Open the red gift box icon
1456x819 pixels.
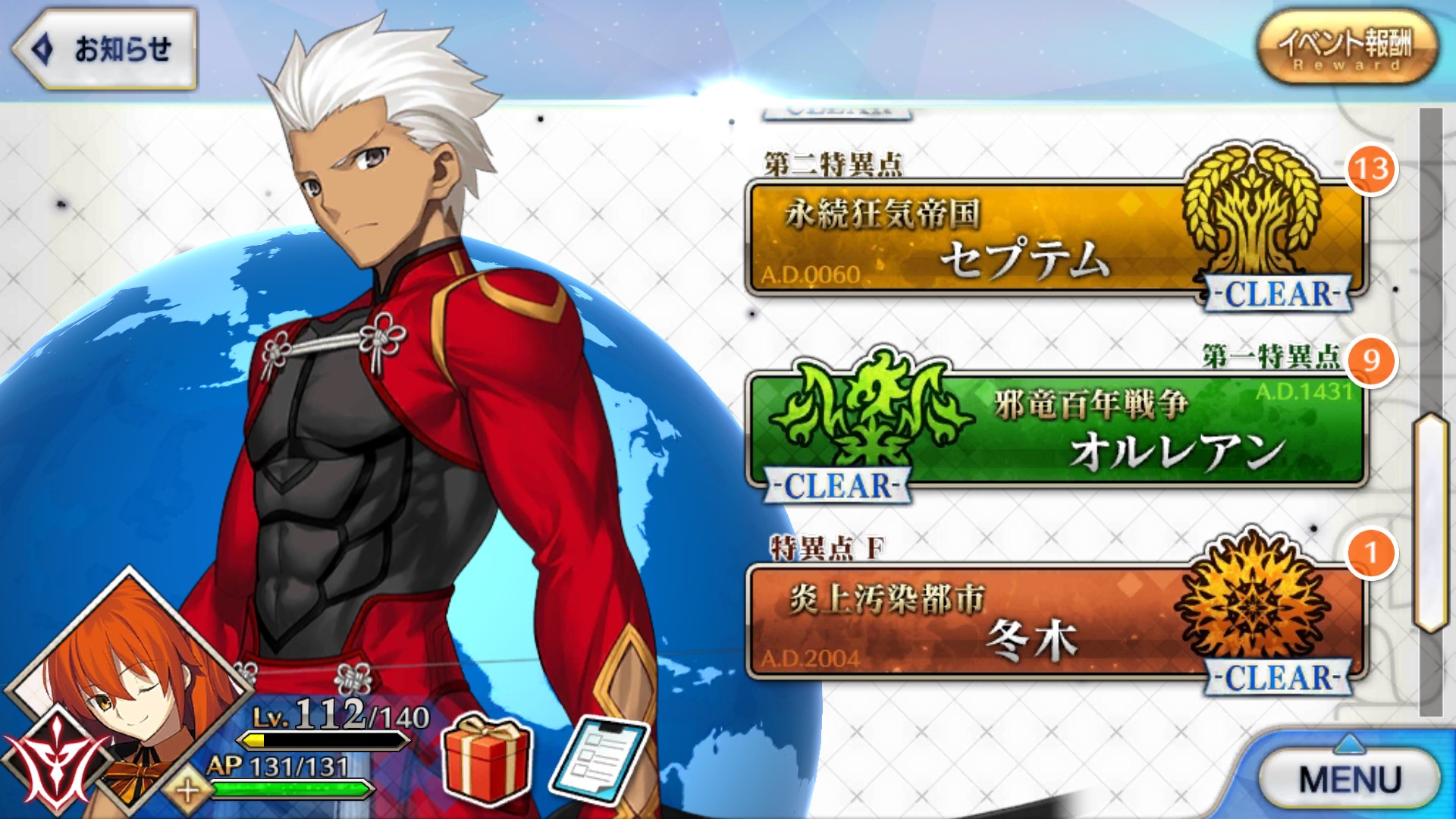[487, 758]
